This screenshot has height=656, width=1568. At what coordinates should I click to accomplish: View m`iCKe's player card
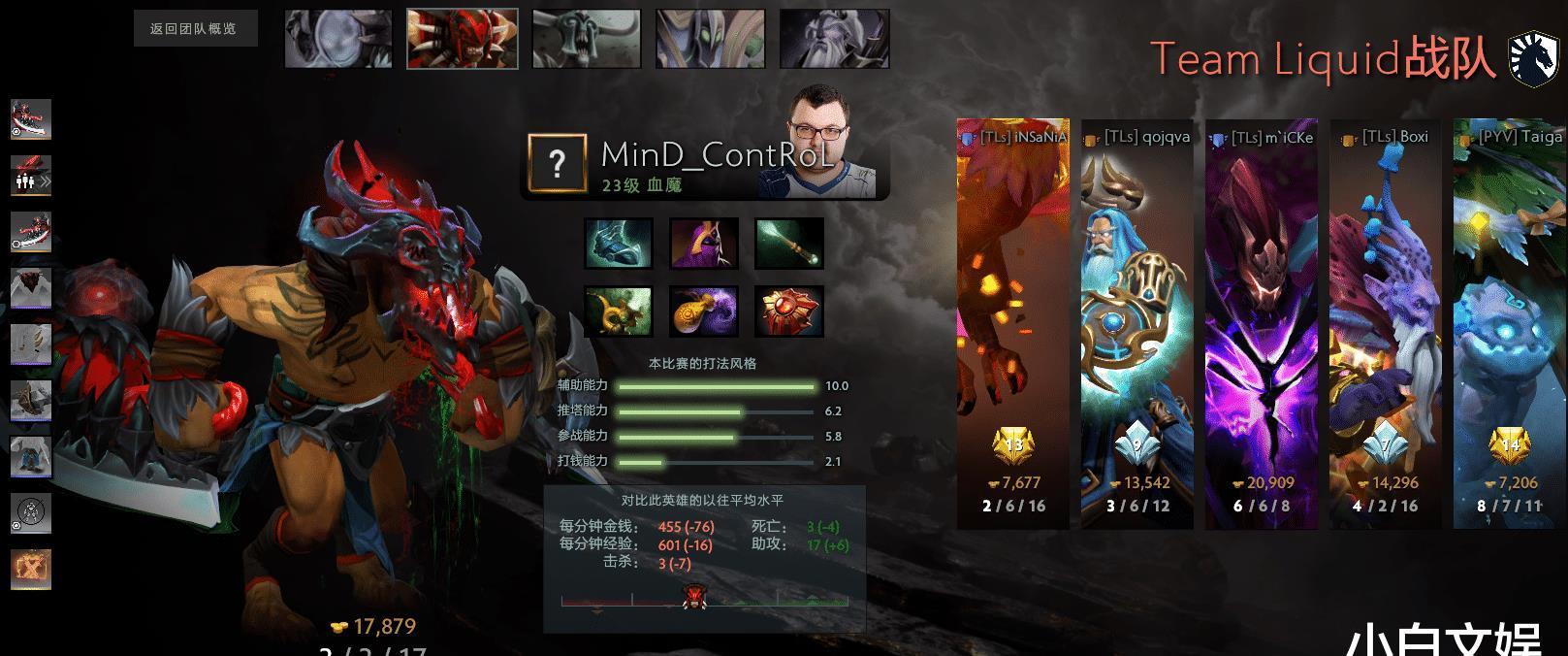click(x=1262, y=323)
